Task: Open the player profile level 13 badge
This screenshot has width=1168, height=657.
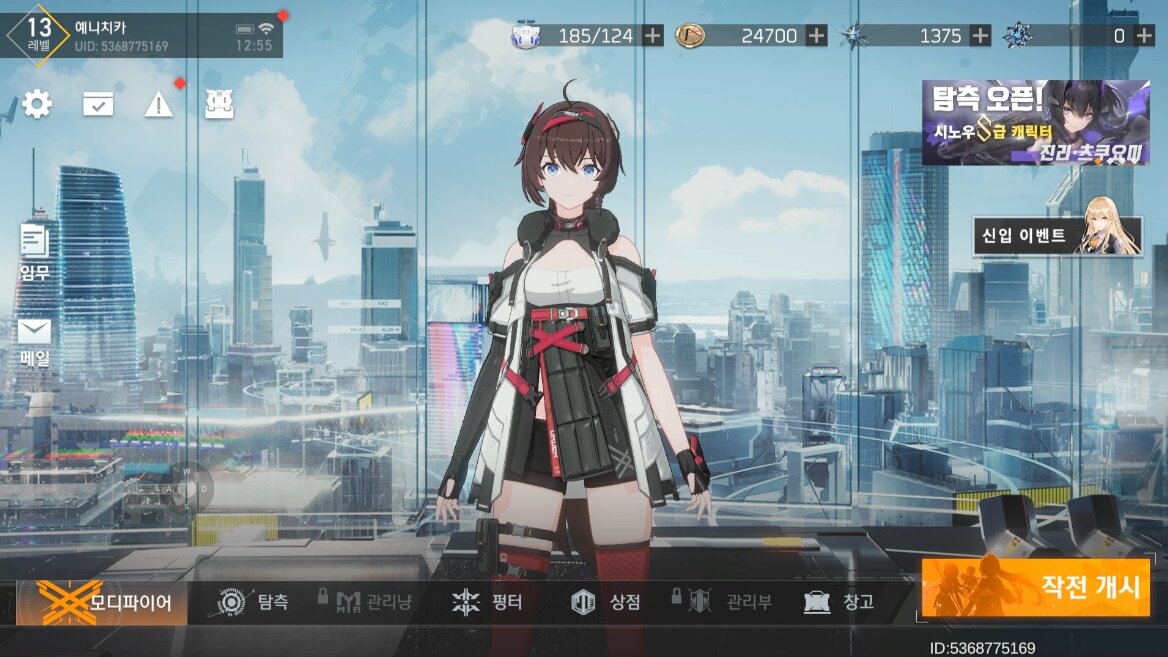Action: point(40,34)
